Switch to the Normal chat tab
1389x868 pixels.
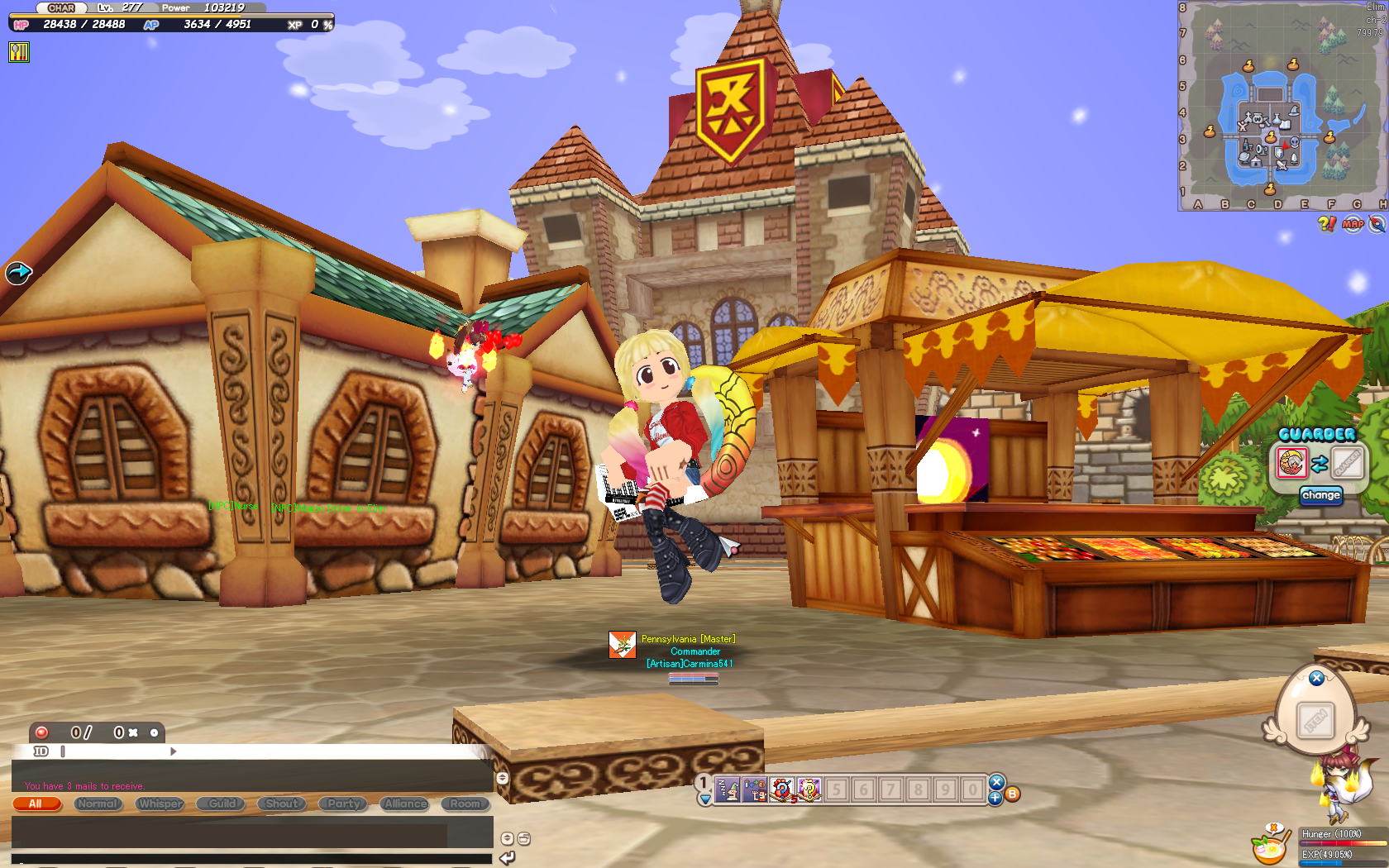coord(98,804)
